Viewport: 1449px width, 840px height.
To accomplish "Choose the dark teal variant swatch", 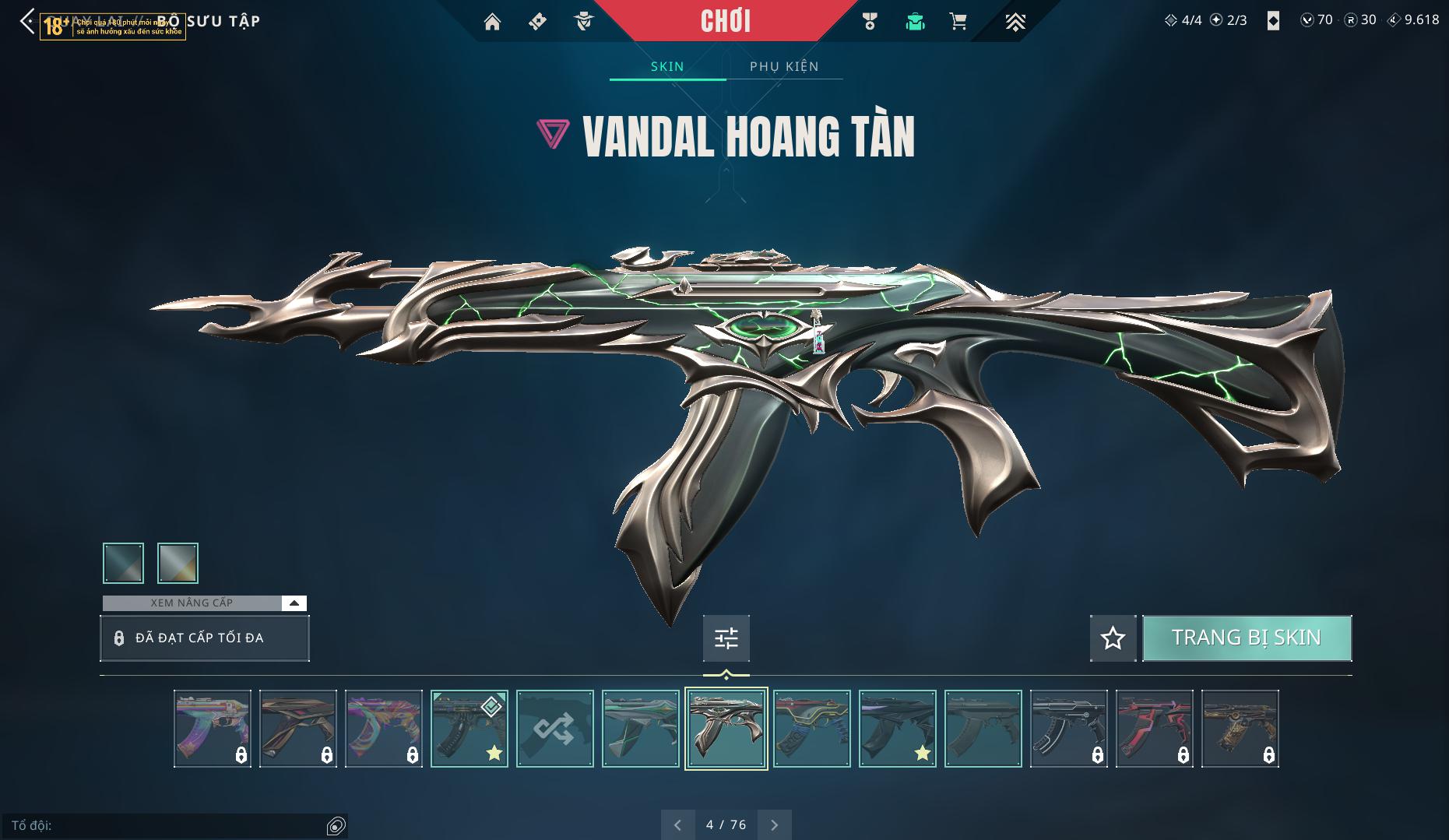I will point(123,563).
